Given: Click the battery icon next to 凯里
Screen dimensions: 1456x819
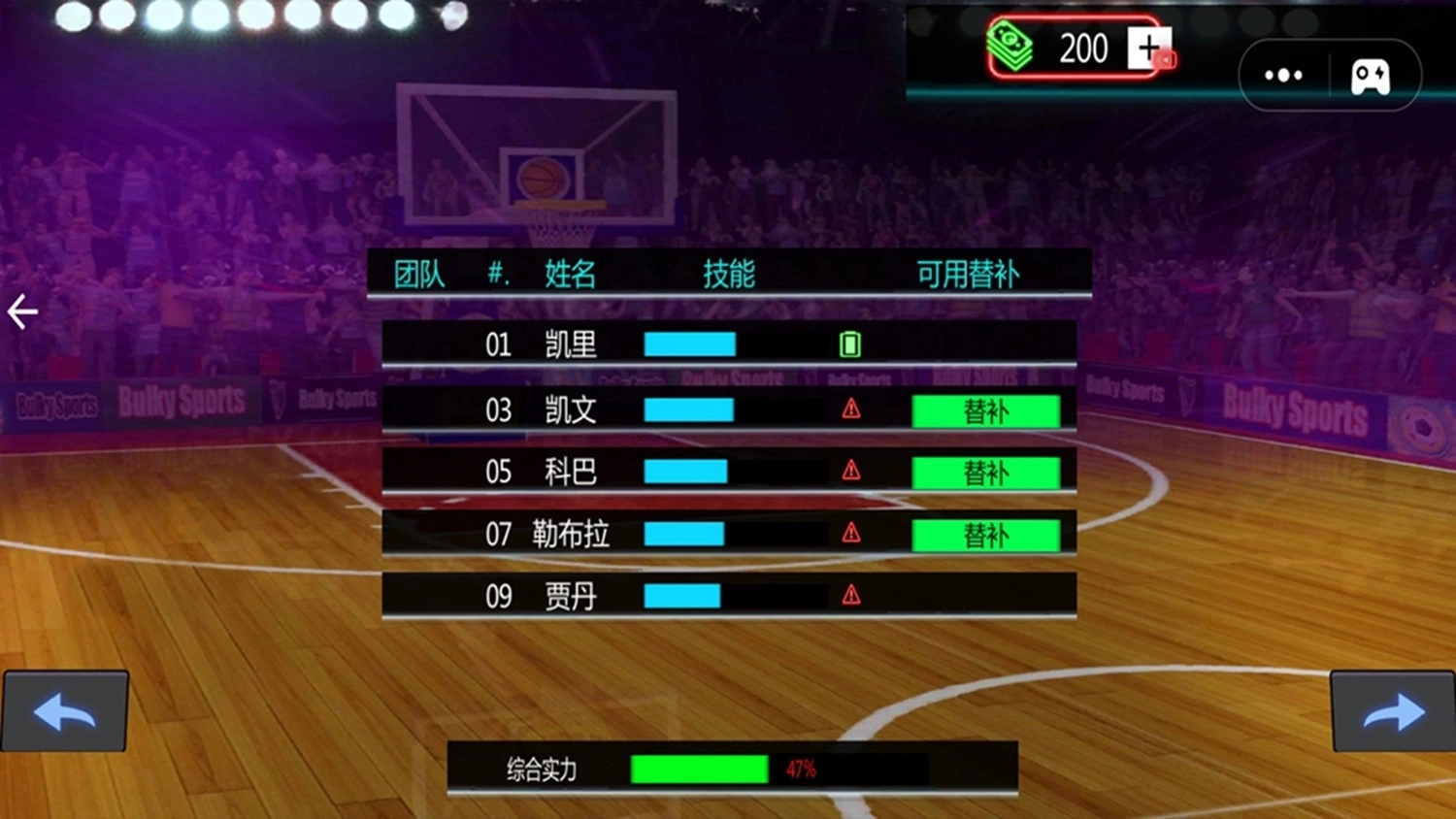Looking at the screenshot, I should click(849, 344).
